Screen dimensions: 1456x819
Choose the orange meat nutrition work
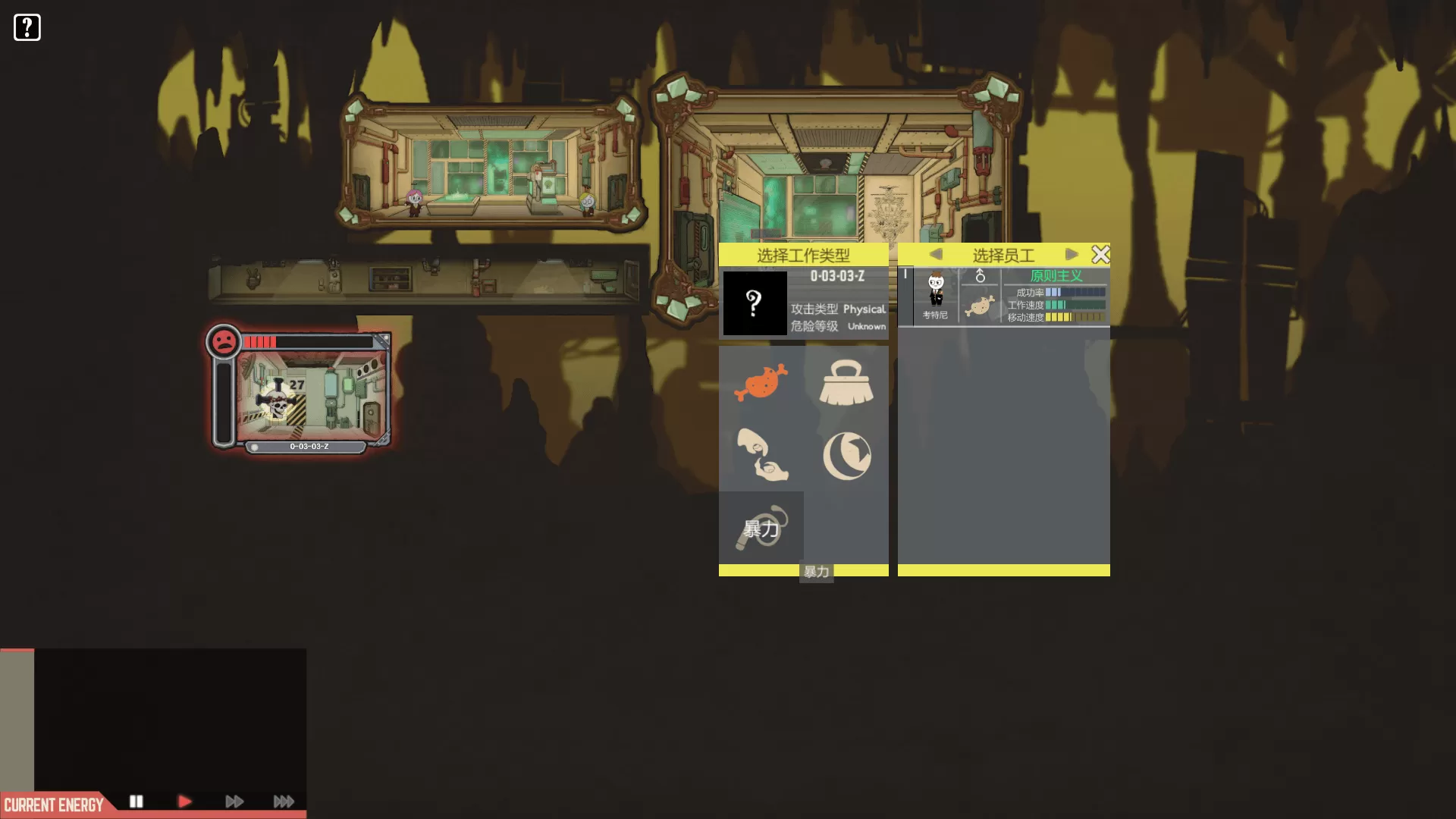click(761, 381)
